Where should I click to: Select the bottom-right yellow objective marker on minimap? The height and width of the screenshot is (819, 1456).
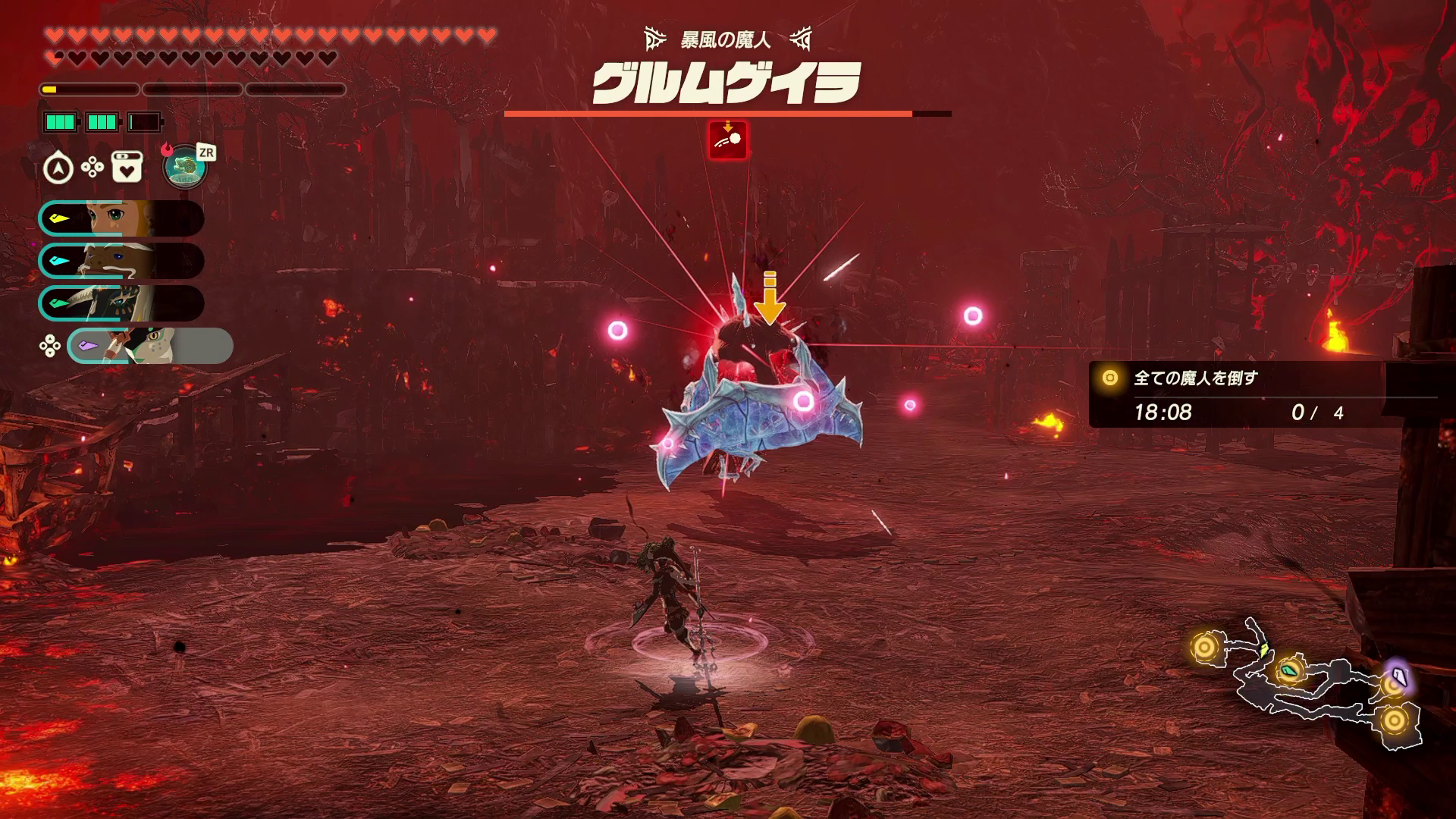(x=1394, y=719)
